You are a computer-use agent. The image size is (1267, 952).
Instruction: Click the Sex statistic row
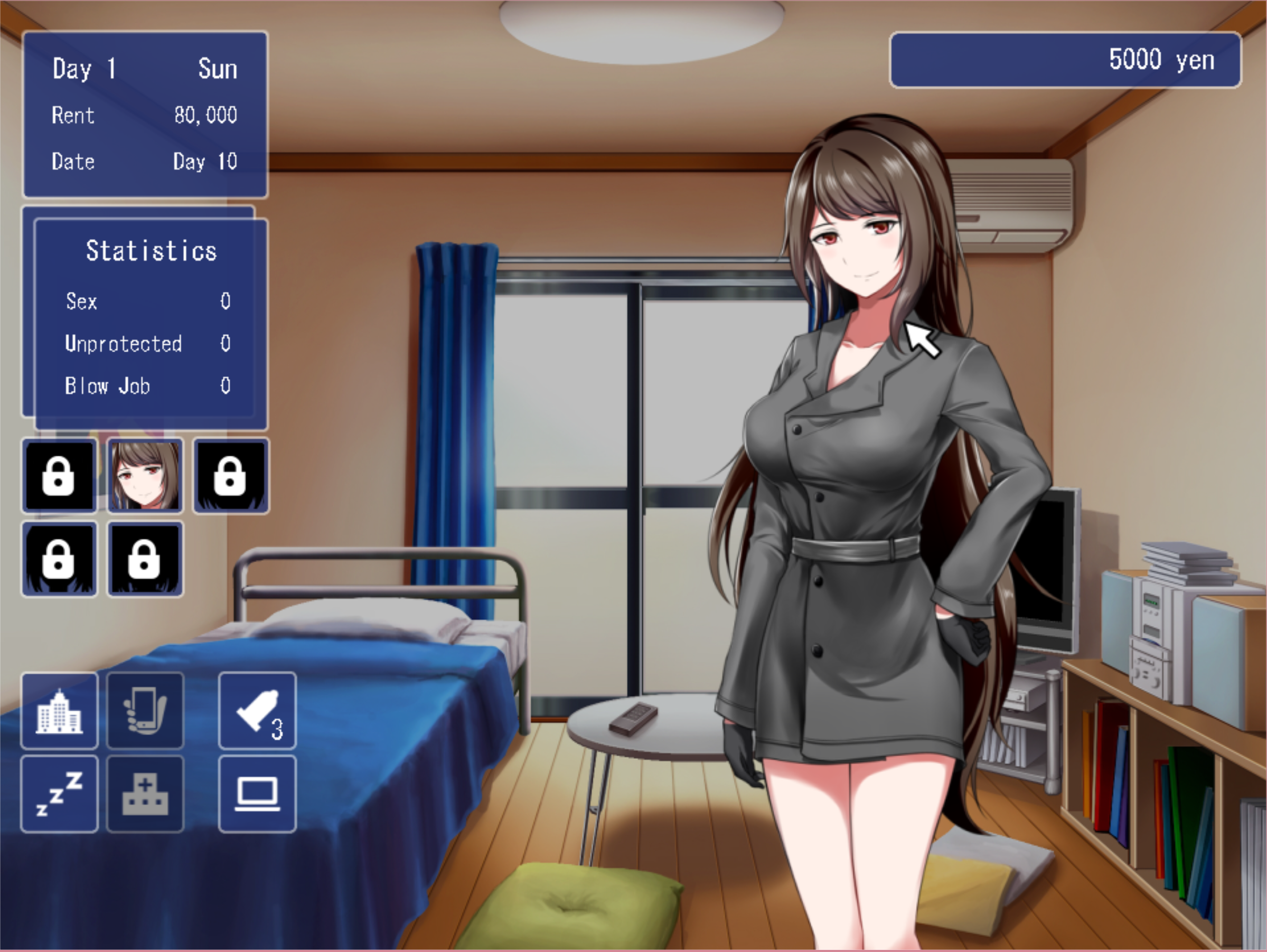(x=146, y=302)
